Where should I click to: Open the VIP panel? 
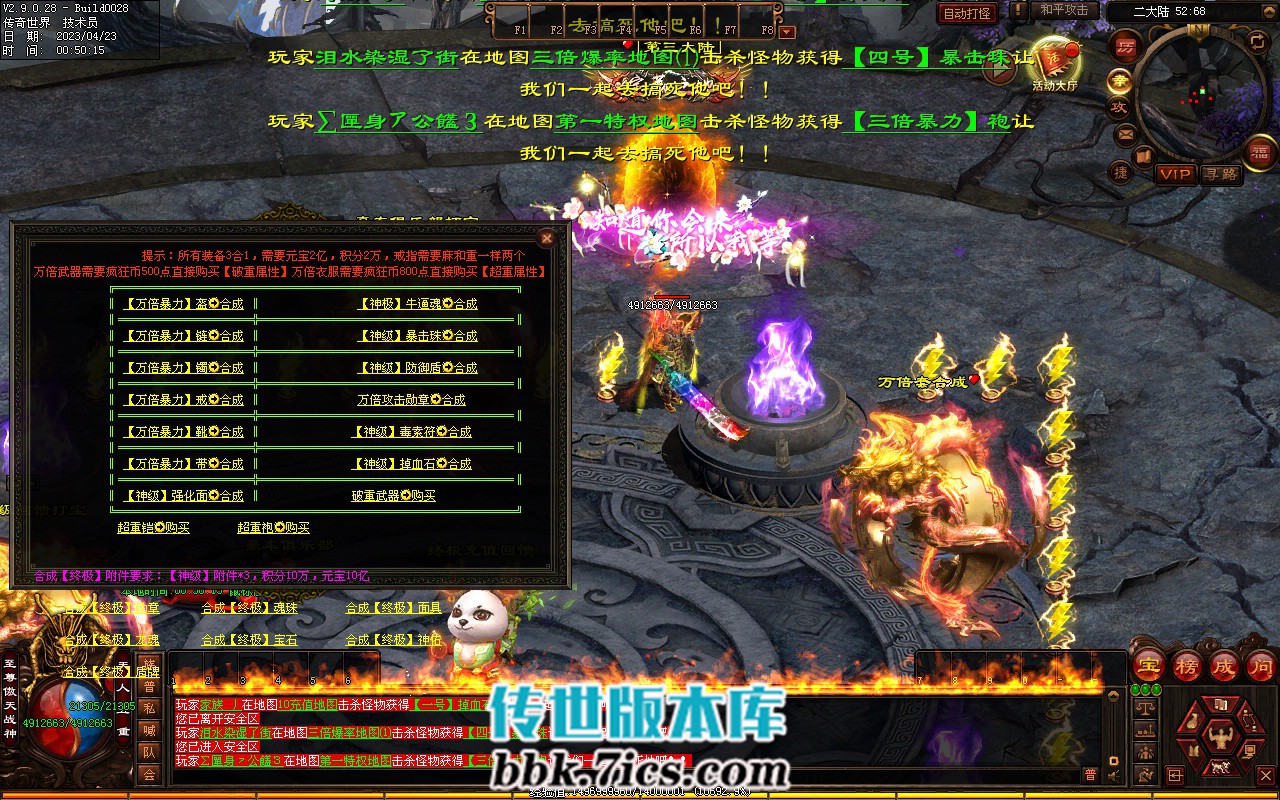tap(1175, 174)
